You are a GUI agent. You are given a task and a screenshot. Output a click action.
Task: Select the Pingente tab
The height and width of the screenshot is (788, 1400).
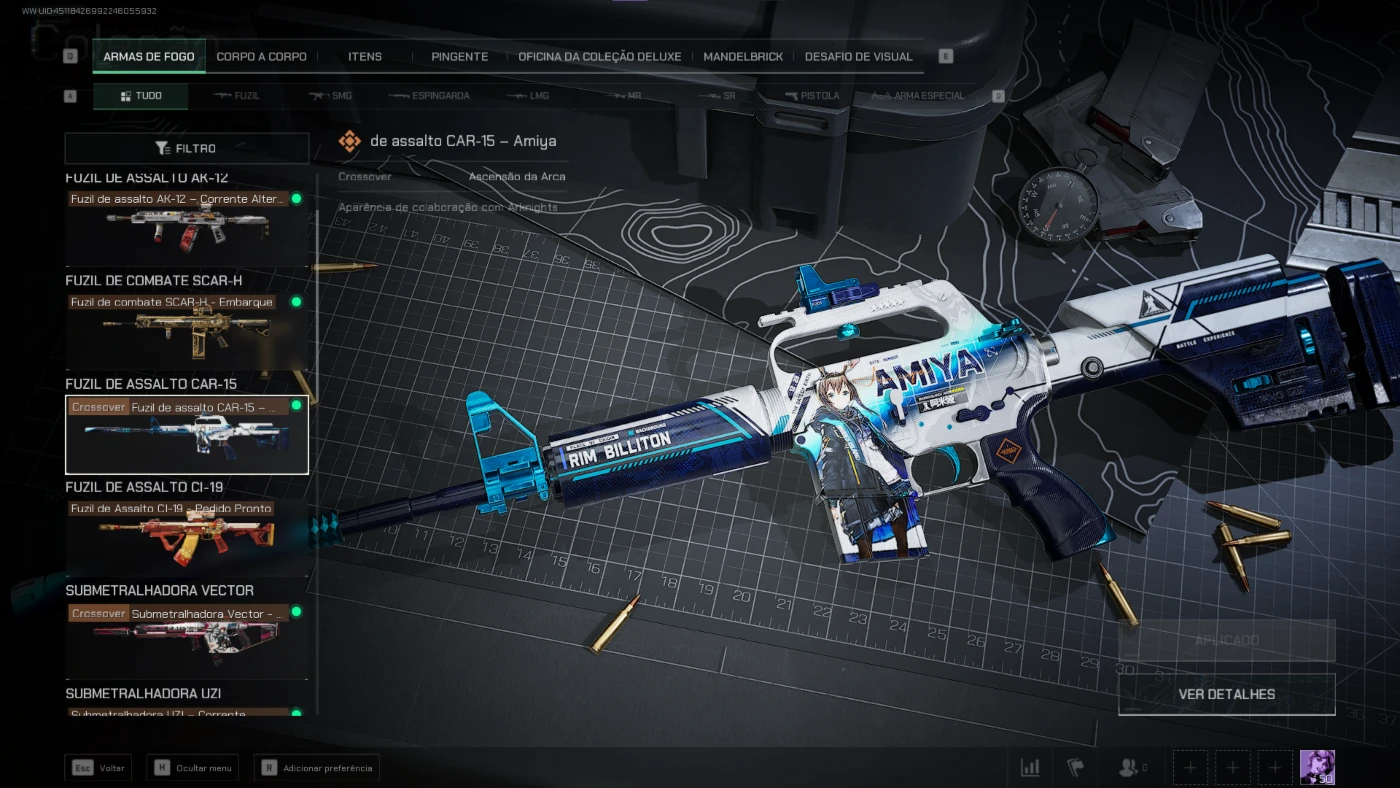point(460,57)
